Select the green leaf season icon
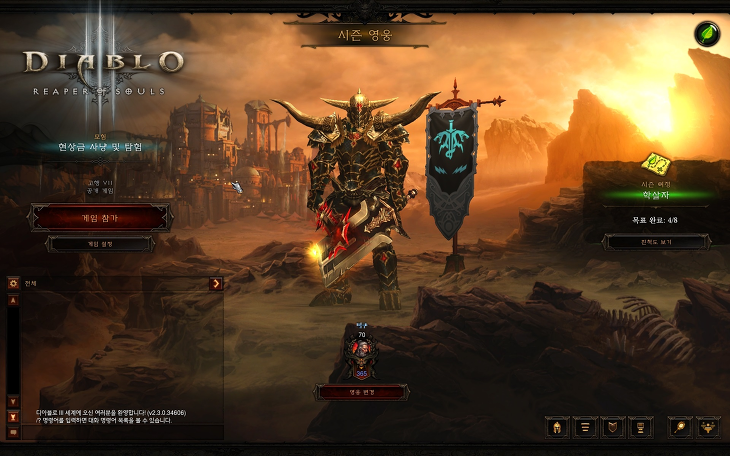Screen dimensions: 730x456 [x=708, y=34]
